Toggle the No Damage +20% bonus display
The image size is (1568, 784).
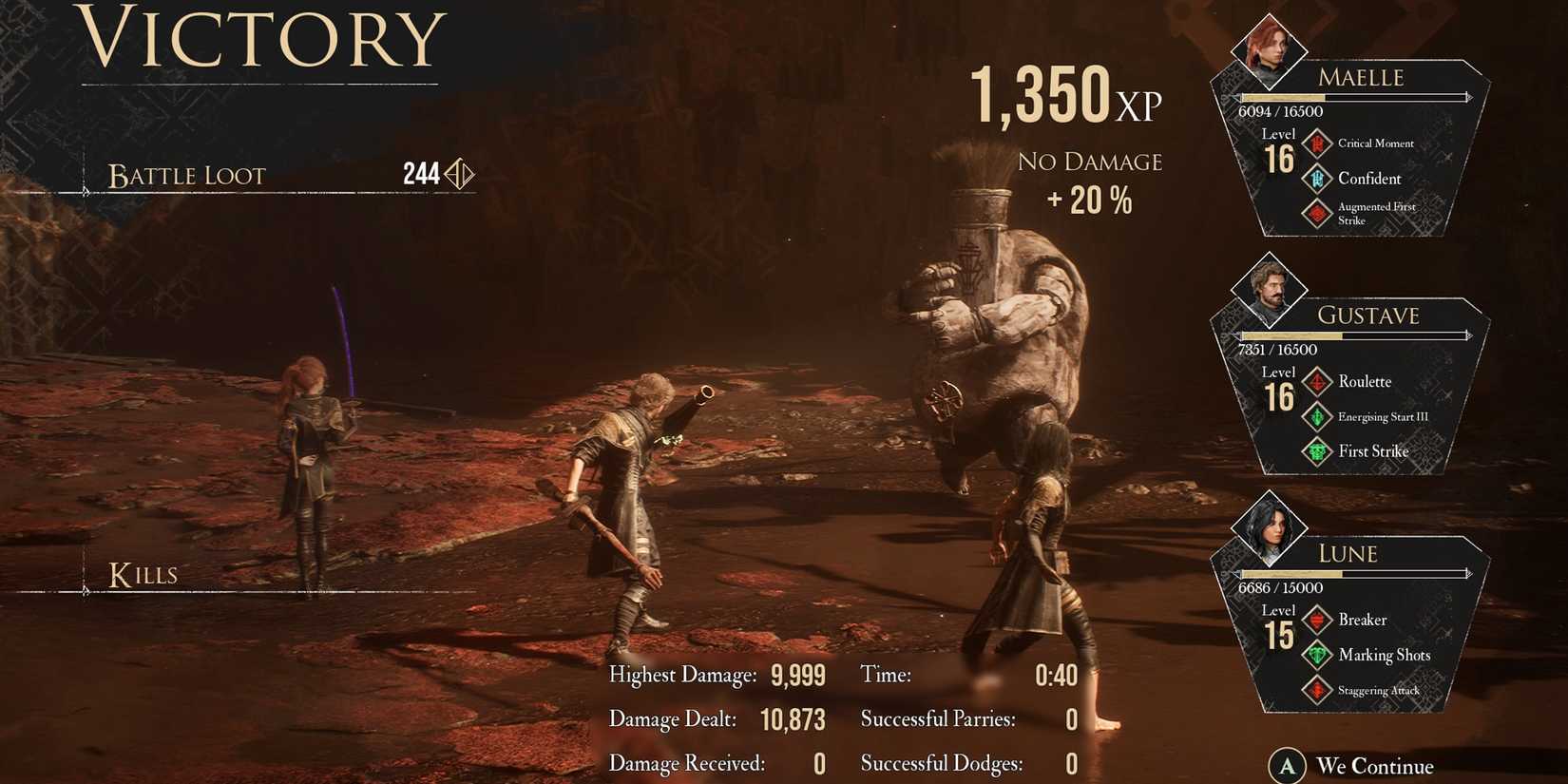point(1089,181)
